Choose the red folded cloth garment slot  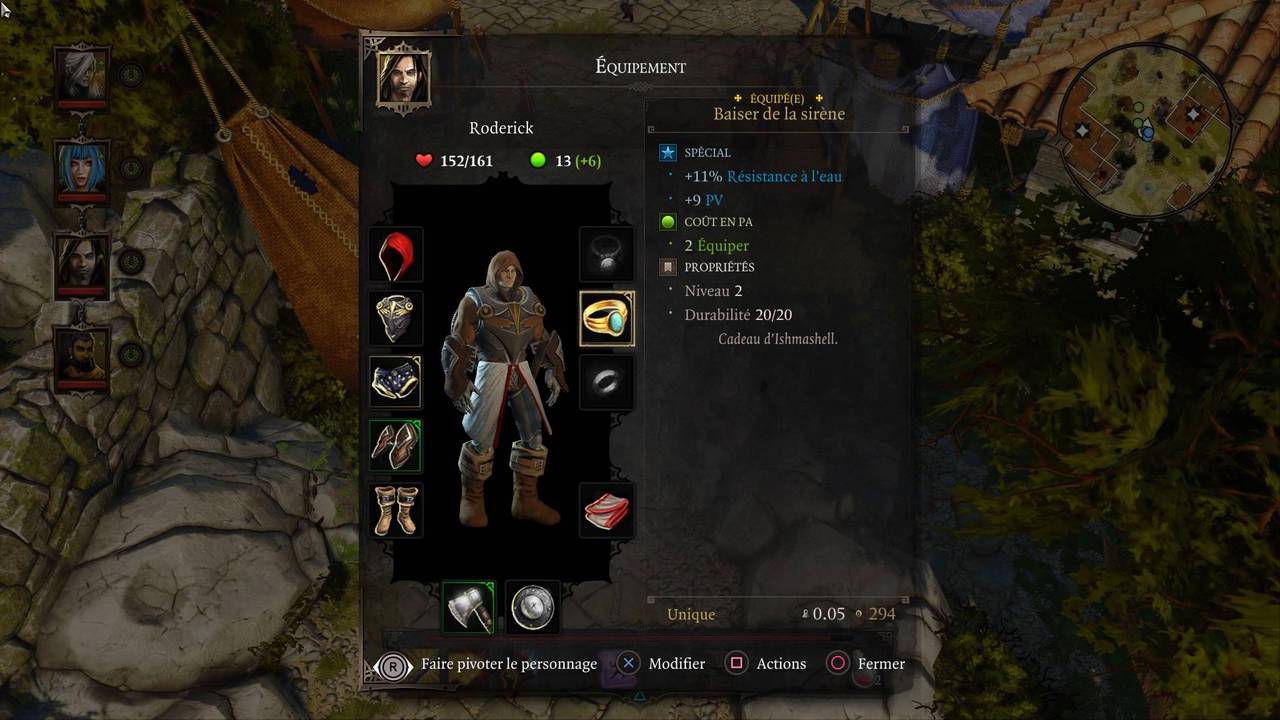(x=607, y=510)
